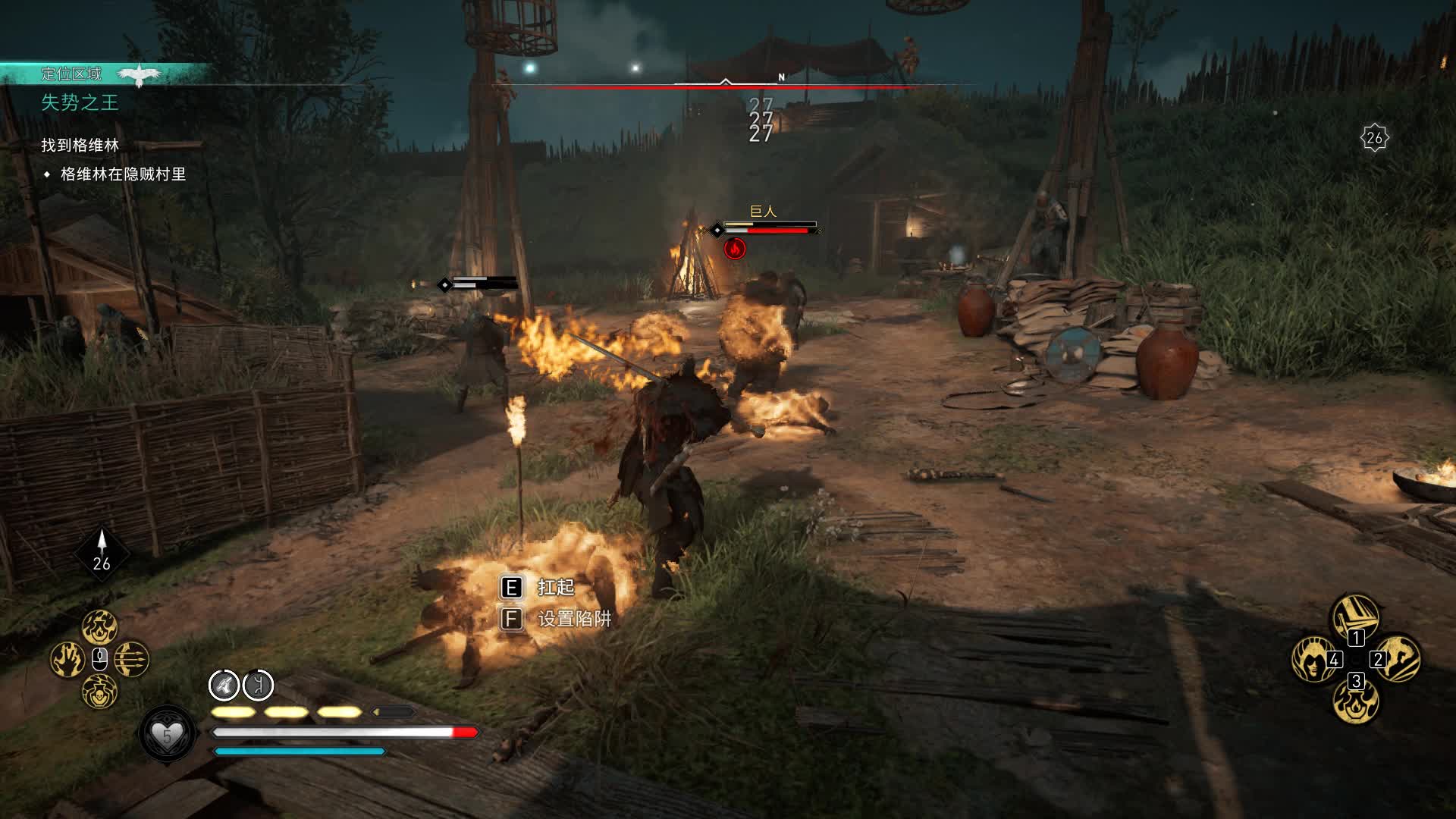Click the compass bar north marker
The image size is (1456, 819).
781,77
